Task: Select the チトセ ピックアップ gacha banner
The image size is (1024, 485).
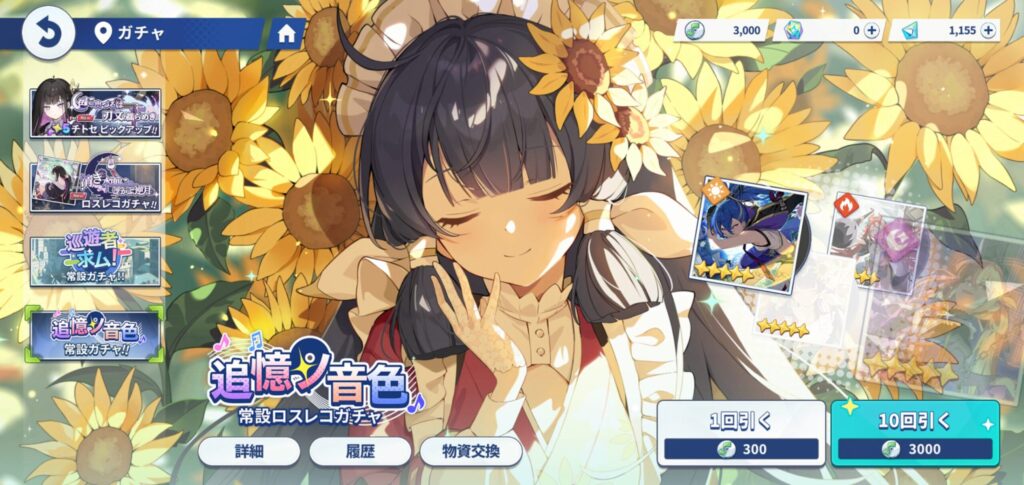Action: click(x=96, y=112)
